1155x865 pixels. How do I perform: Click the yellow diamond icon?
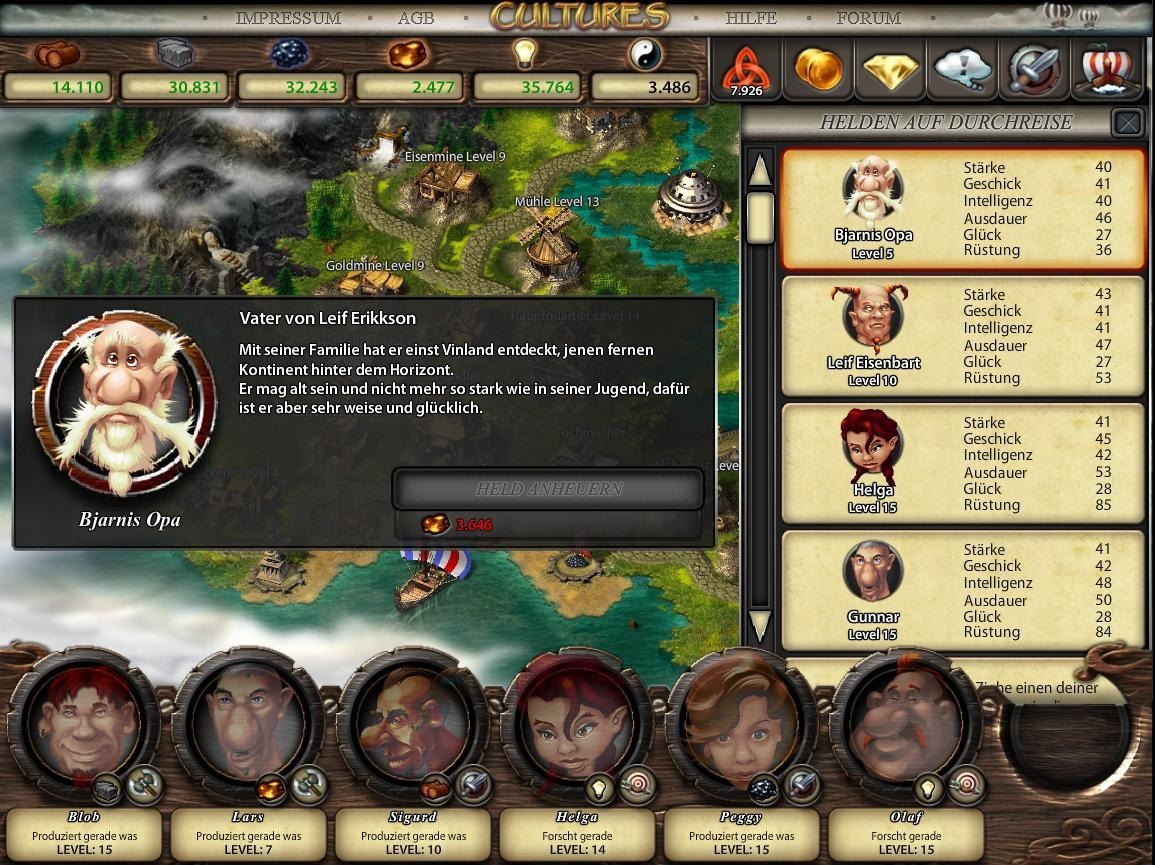pos(890,69)
